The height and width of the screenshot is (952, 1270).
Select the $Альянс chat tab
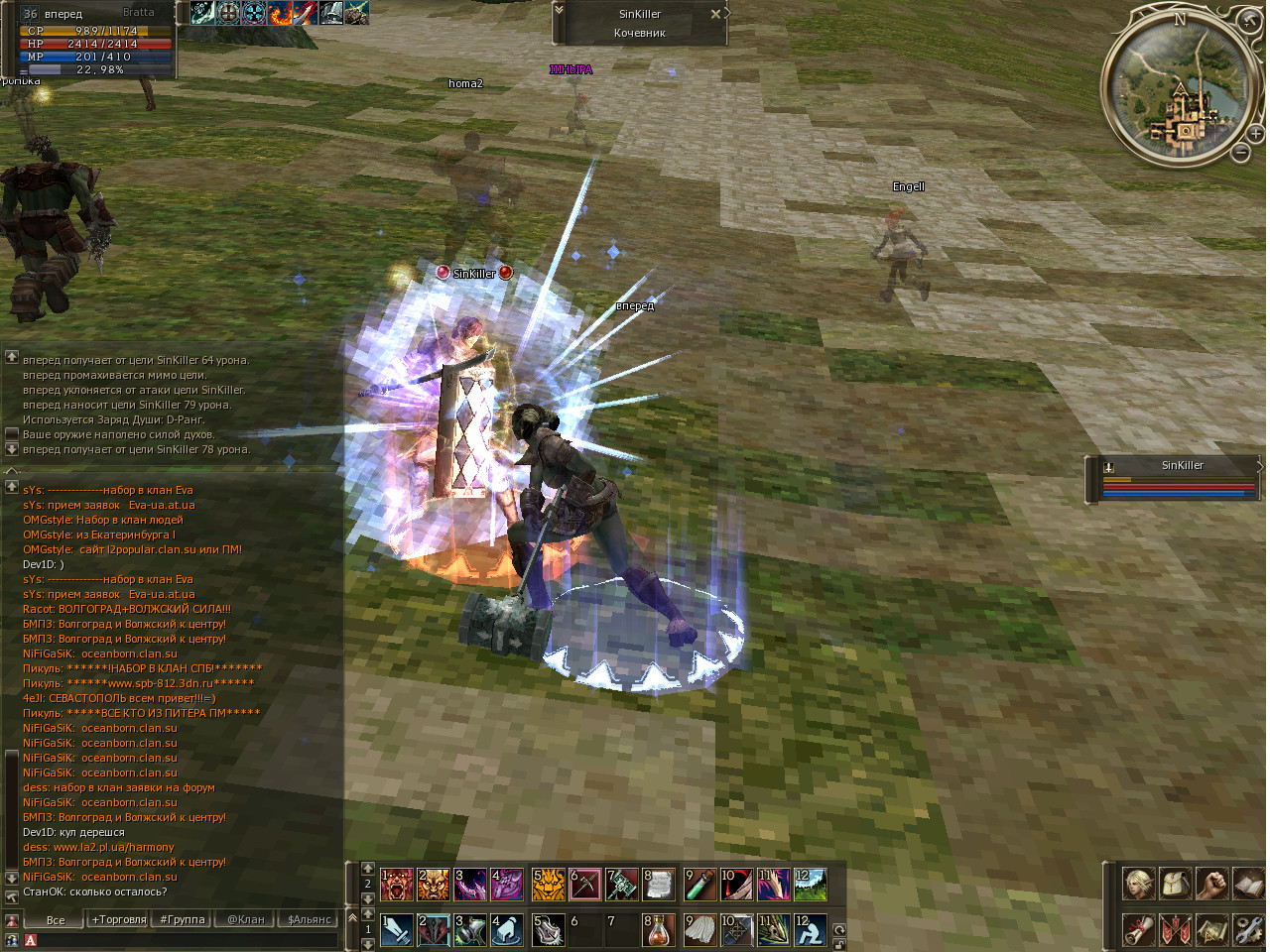(309, 919)
